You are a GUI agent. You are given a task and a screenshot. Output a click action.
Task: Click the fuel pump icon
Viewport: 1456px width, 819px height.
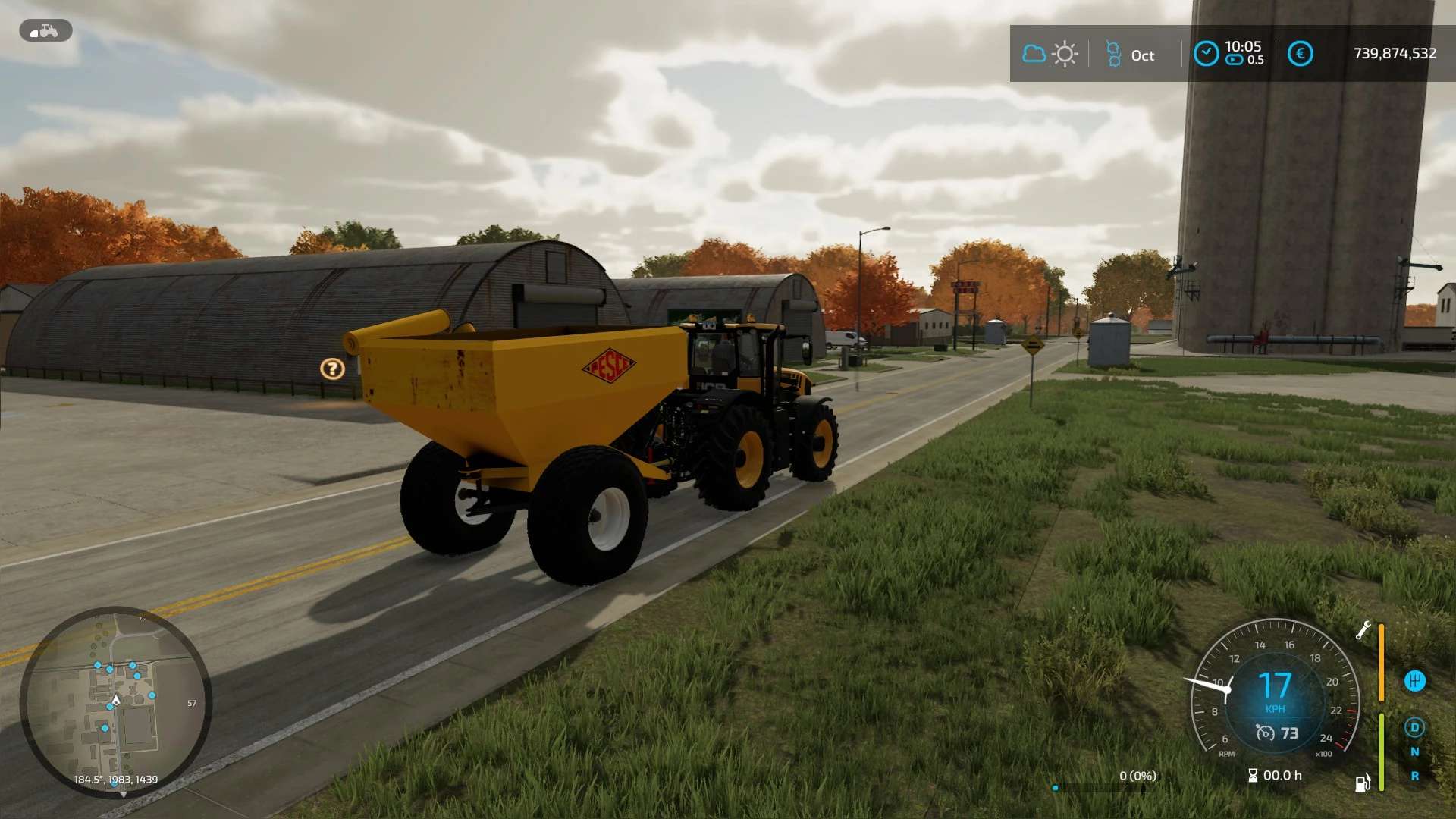click(x=1363, y=782)
